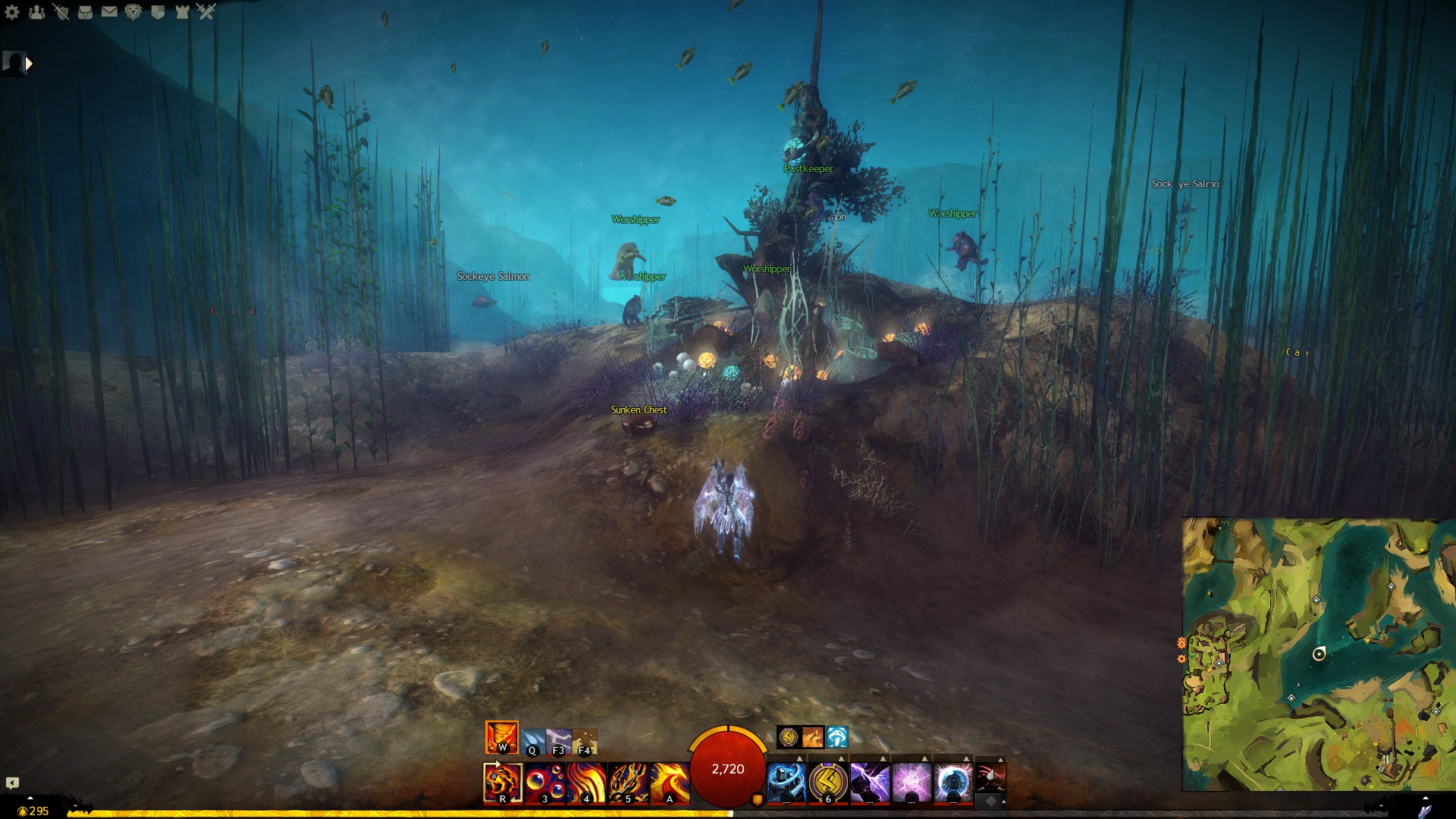
Task: Expand the party portrait arrow
Action: (29, 64)
